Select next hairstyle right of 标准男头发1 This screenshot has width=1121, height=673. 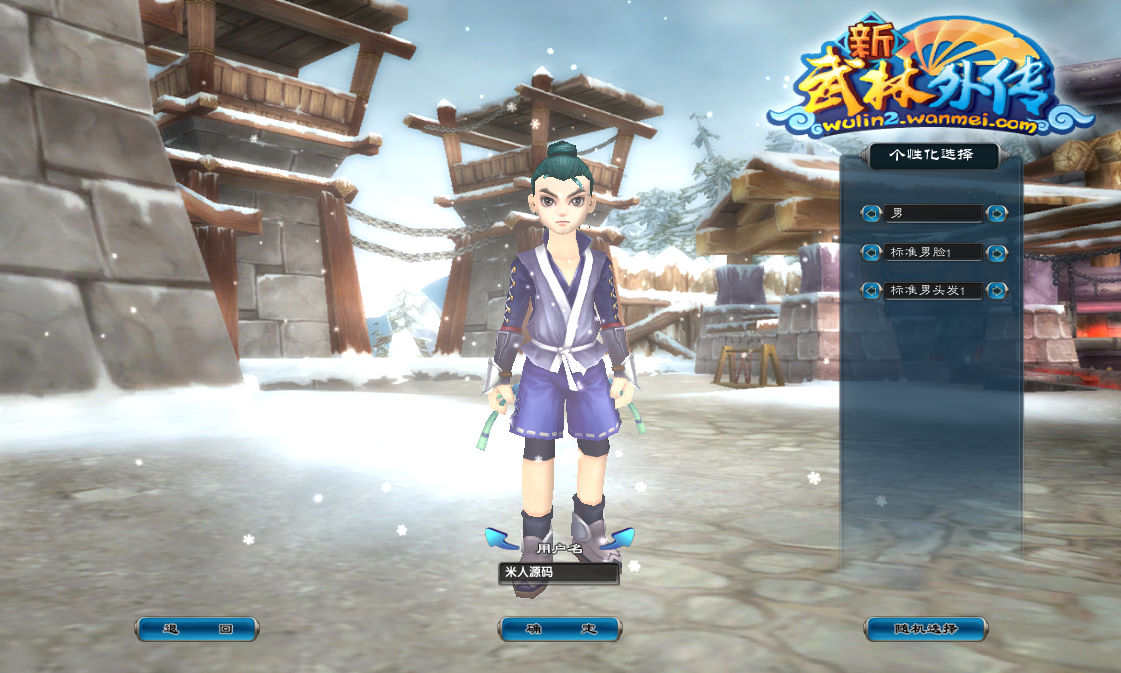996,291
